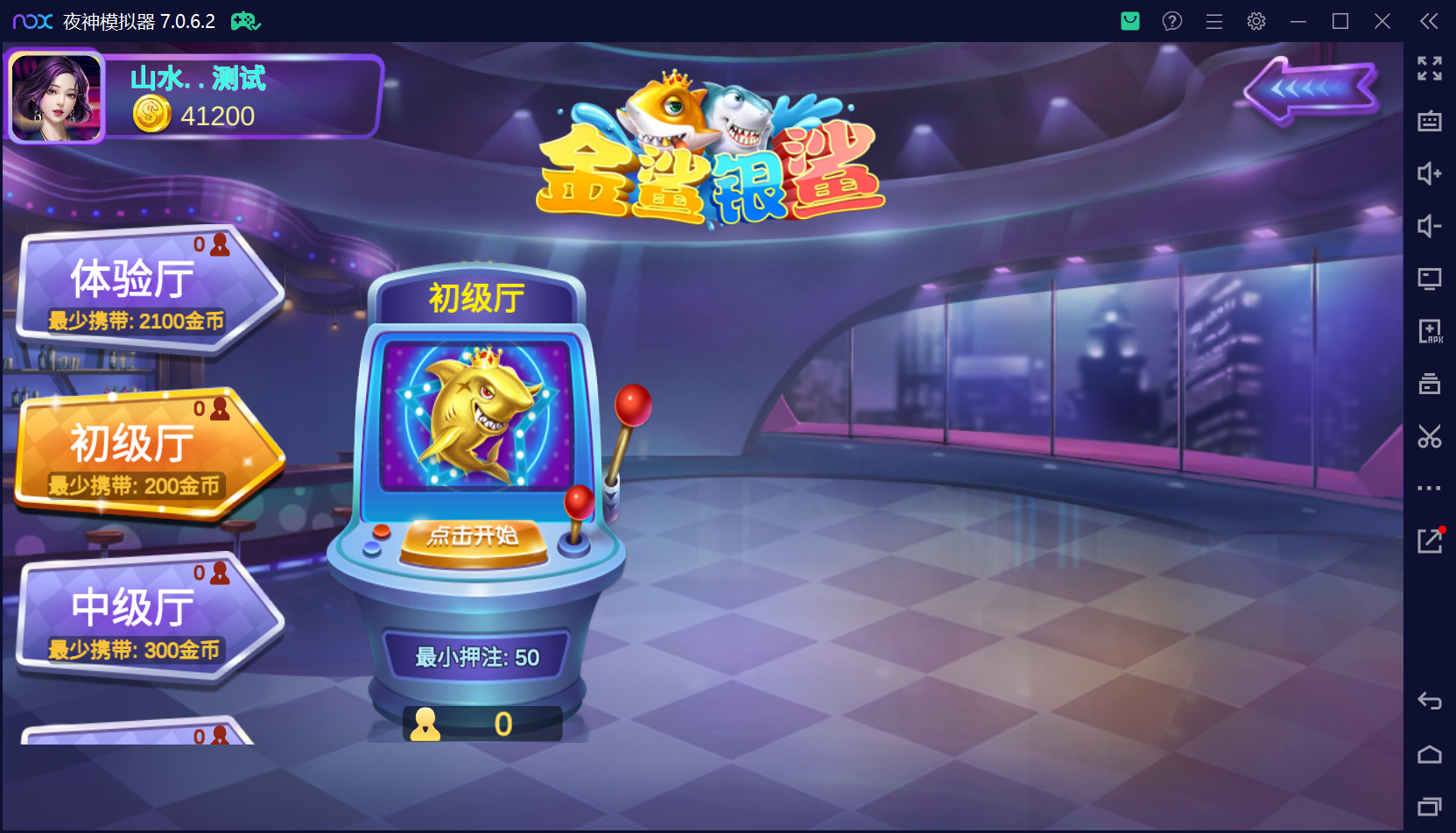The width and height of the screenshot is (1456, 833).
Task: Collapse the sidebar with the double-arrow
Action: tap(1429, 21)
